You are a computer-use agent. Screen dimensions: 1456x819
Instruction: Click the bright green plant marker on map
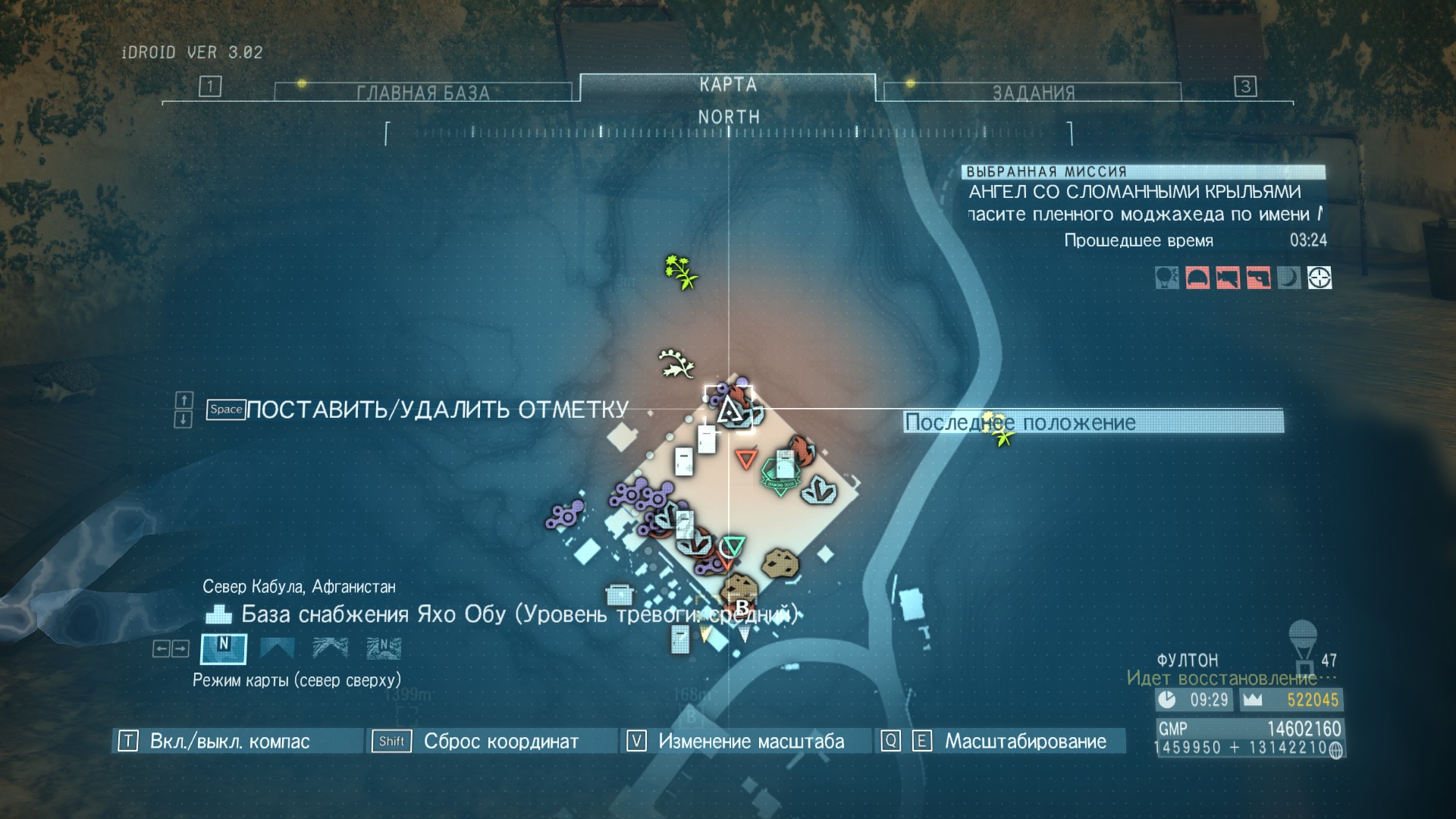tap(681, 271)
